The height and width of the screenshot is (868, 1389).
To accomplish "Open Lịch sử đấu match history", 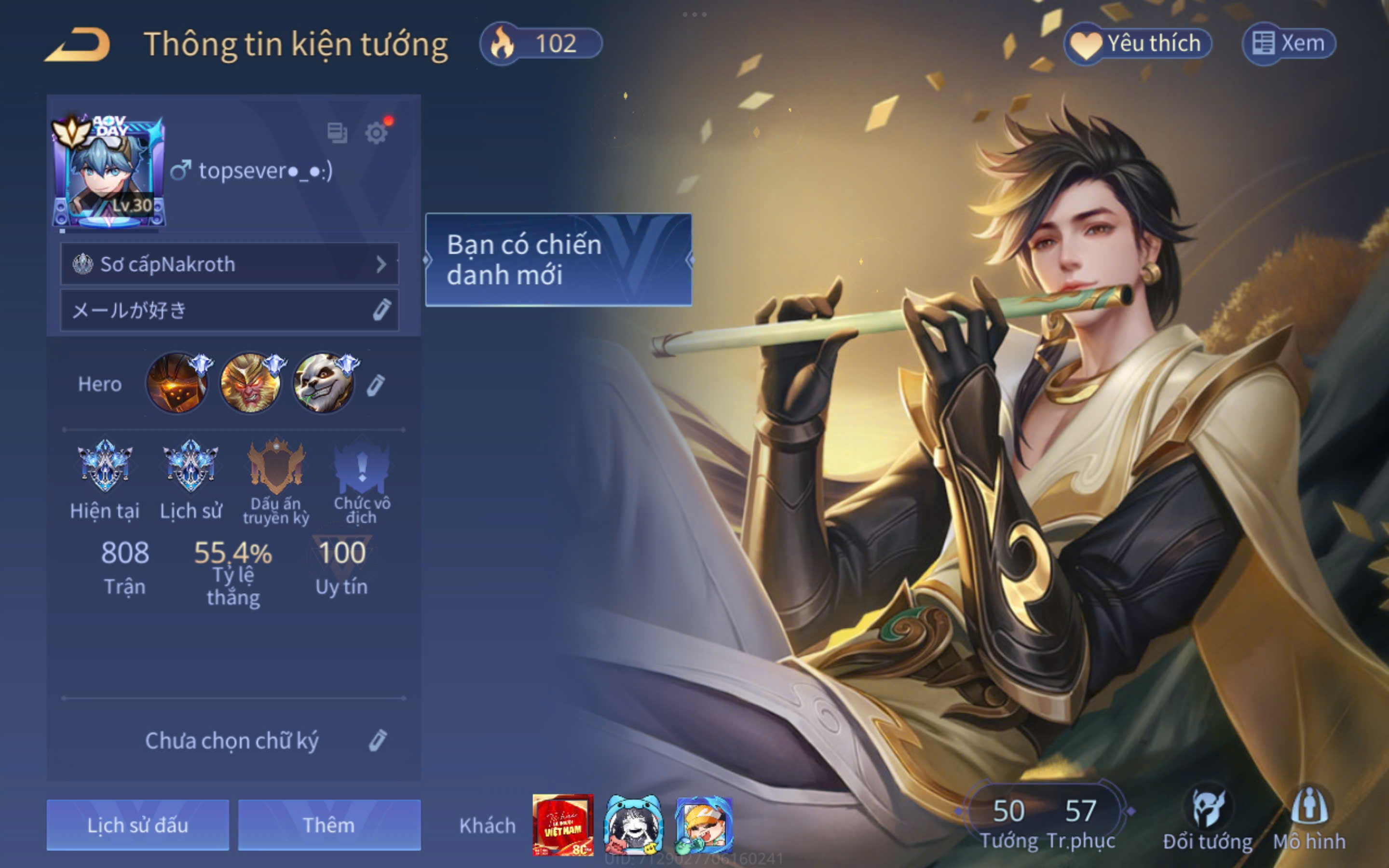I will point(138,825).
